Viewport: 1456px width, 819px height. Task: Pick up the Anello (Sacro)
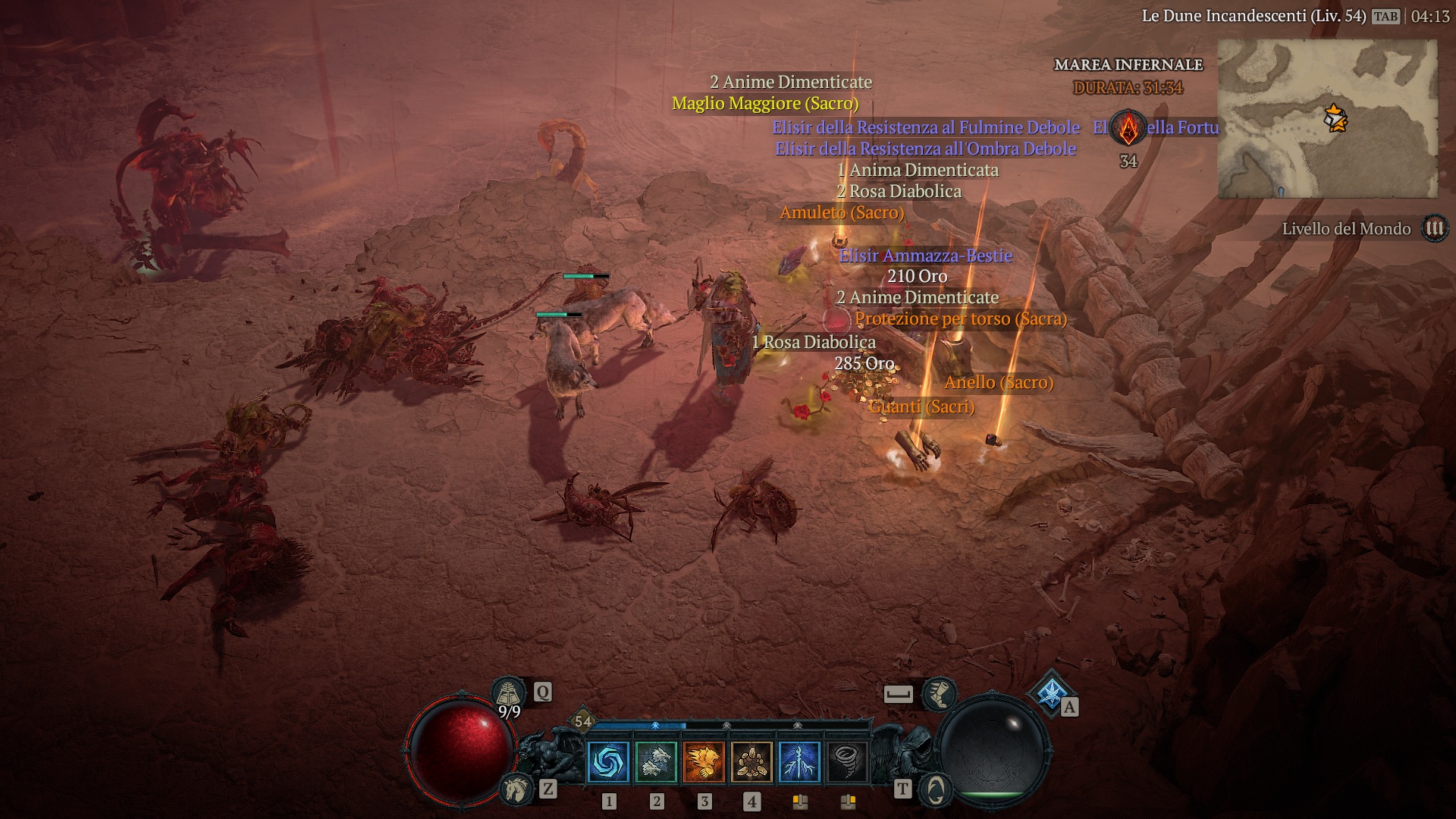coord(999,383)
